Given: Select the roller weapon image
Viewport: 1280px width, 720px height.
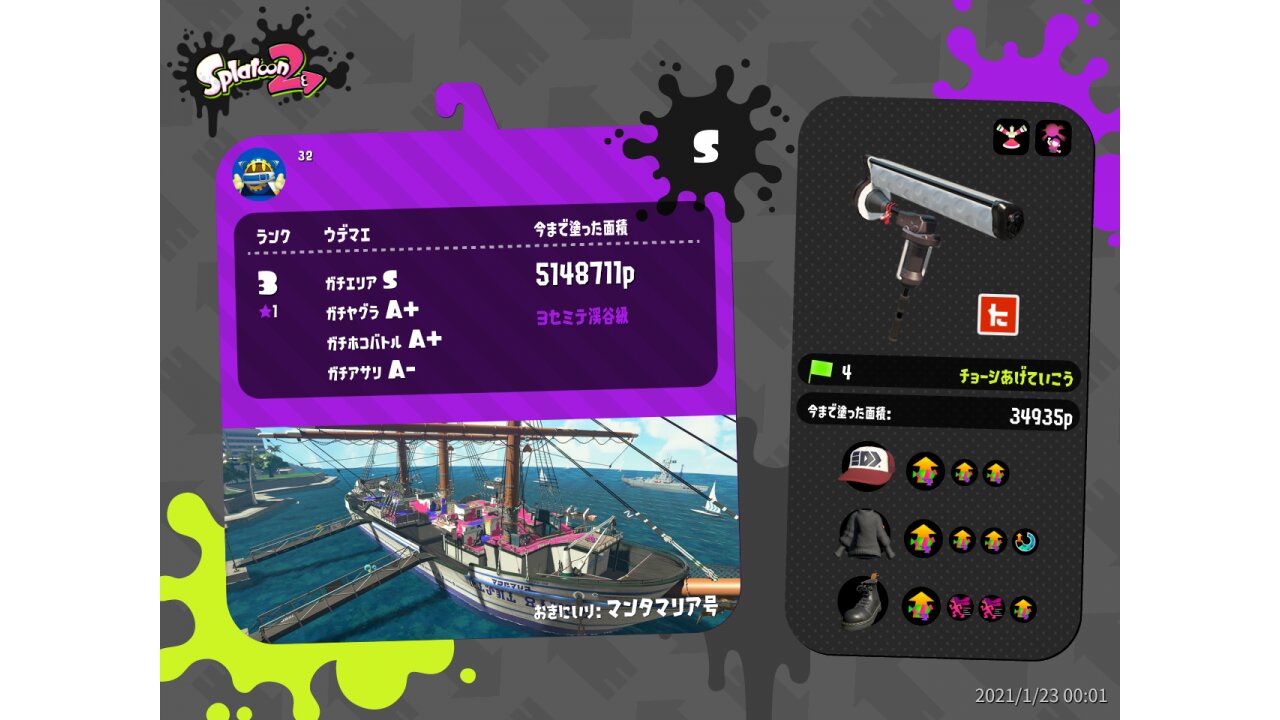Looking at the screenshot, I should click(935, 227).
